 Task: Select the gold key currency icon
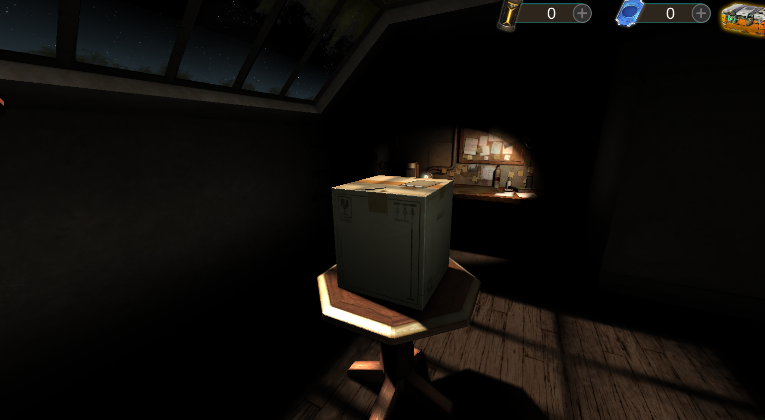pos(509,14)
